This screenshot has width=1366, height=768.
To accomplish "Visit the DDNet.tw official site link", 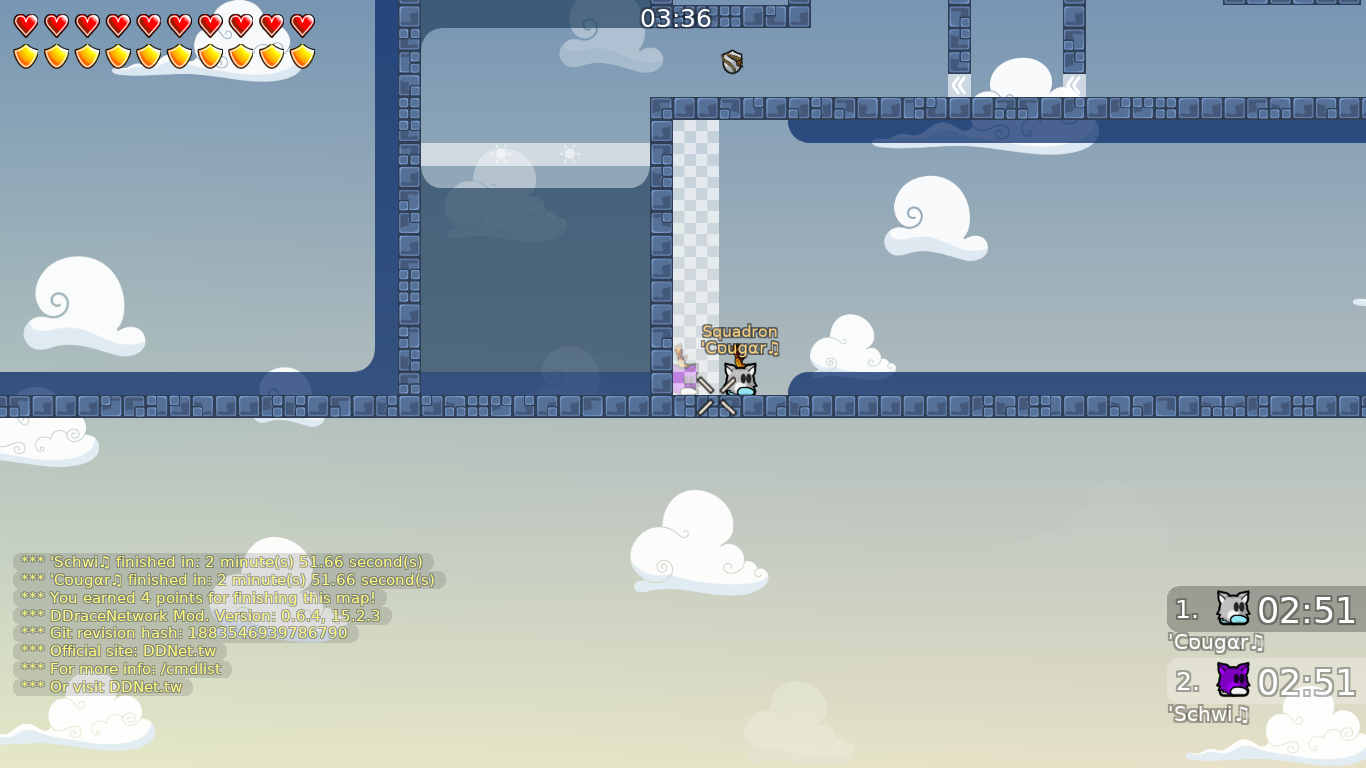I will [x=182, y=650].
